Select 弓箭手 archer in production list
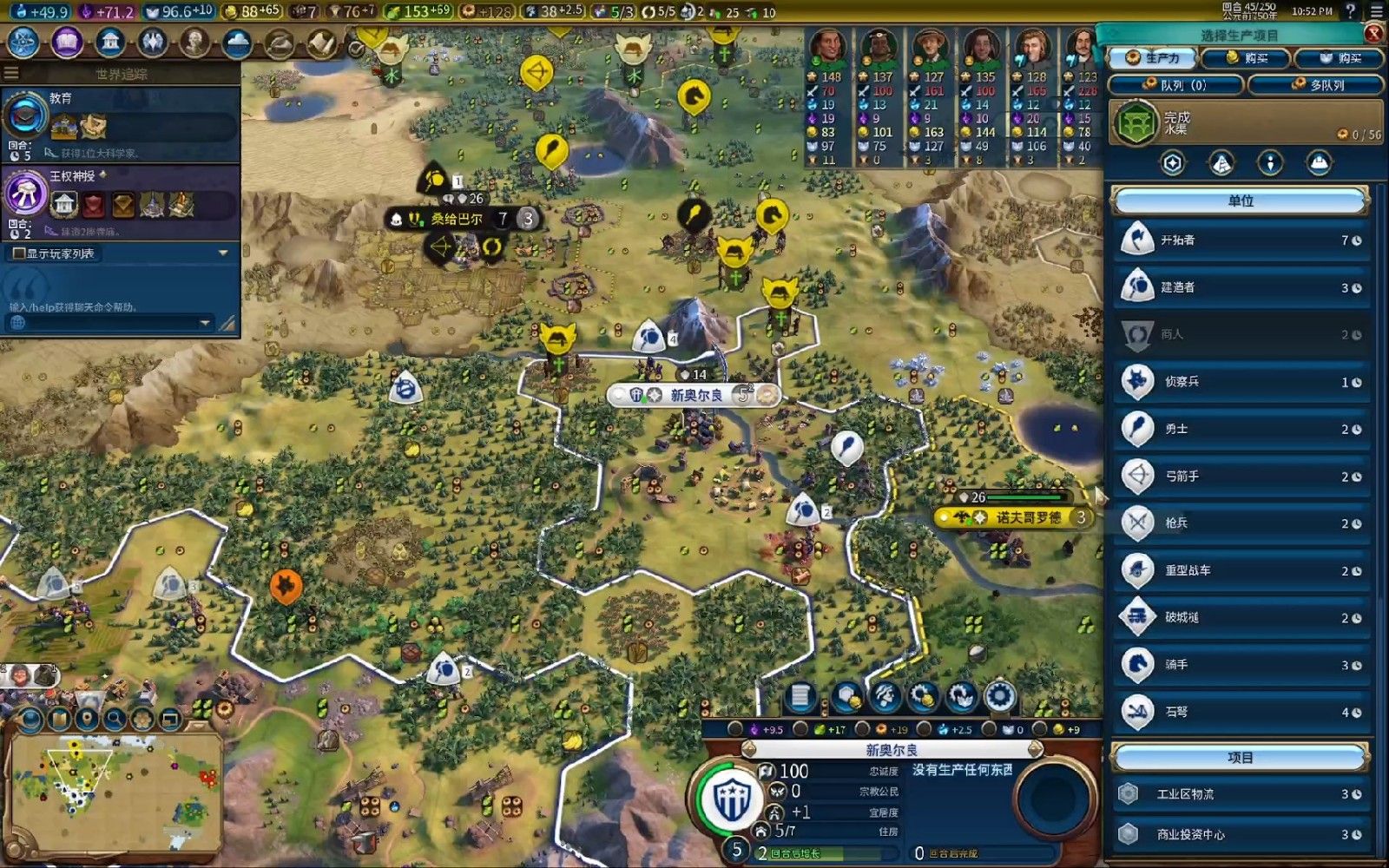This screenshot has height=868, width=1389. (1241, 477)
